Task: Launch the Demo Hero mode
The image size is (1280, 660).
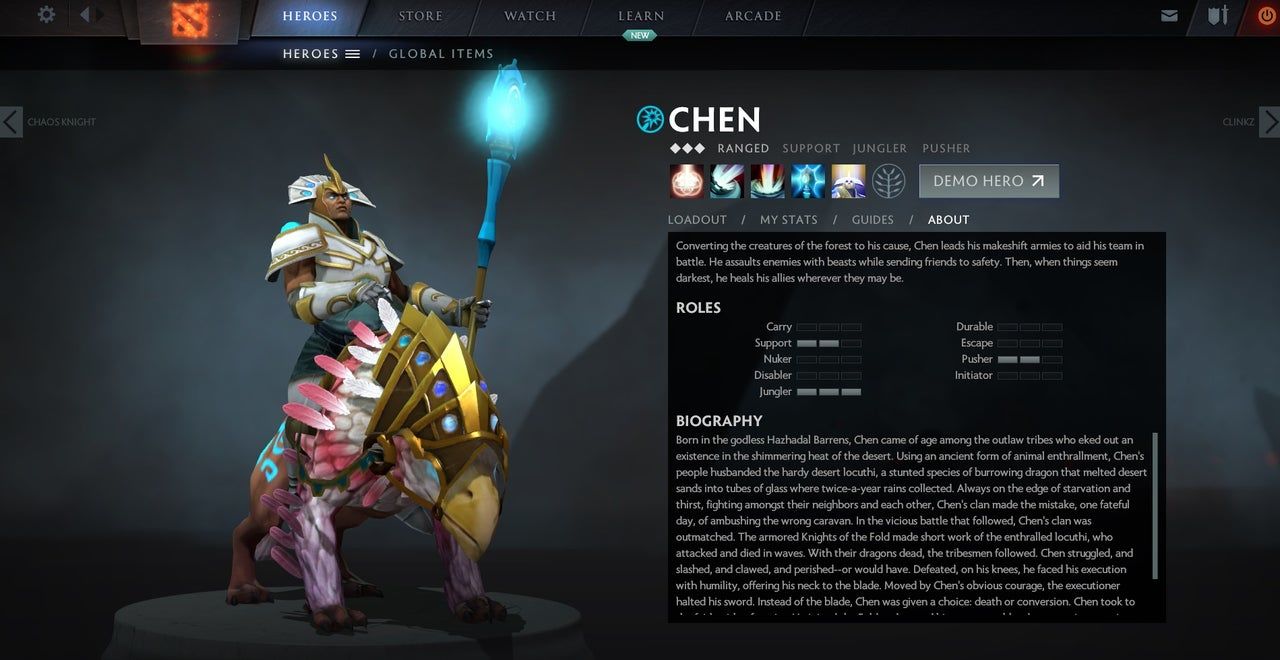Action: click(x=988, y=181)
